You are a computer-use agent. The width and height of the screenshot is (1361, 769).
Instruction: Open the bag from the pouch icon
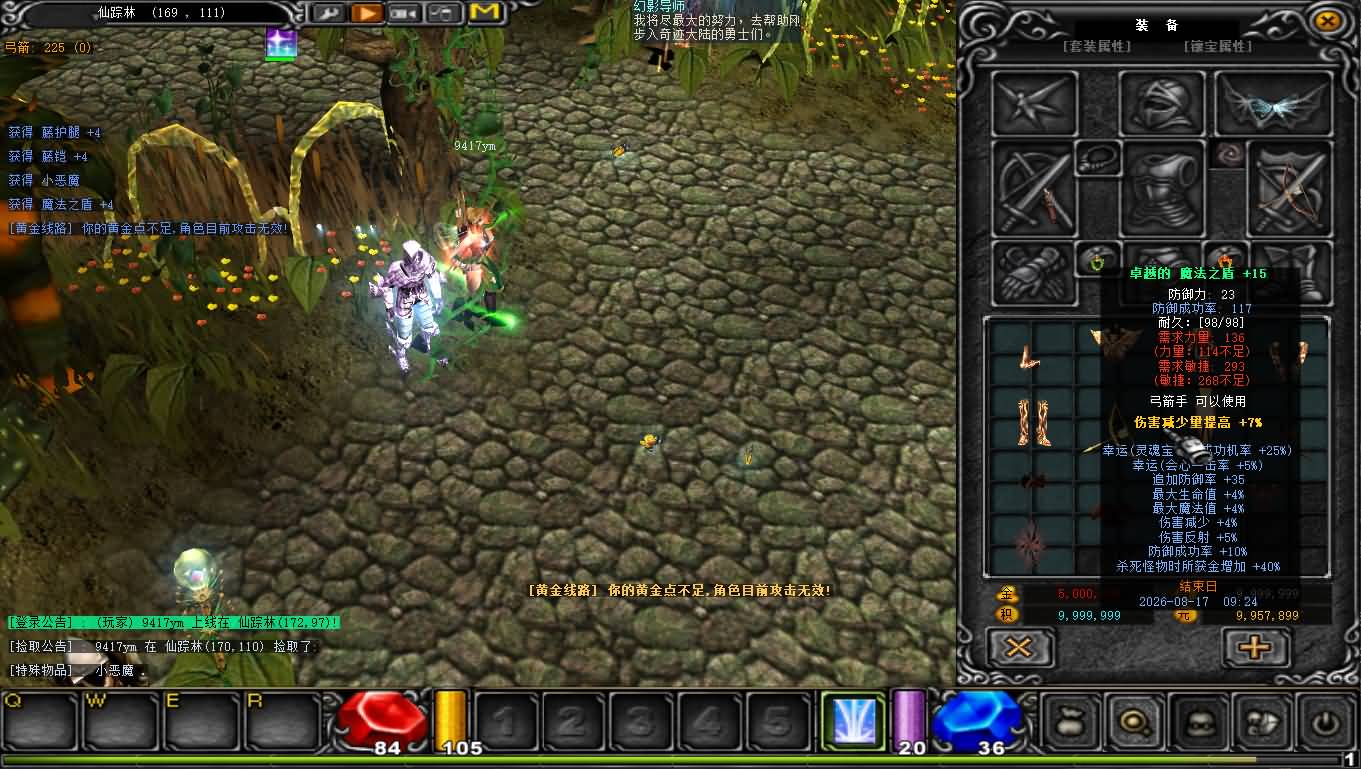click(1071, 720)
